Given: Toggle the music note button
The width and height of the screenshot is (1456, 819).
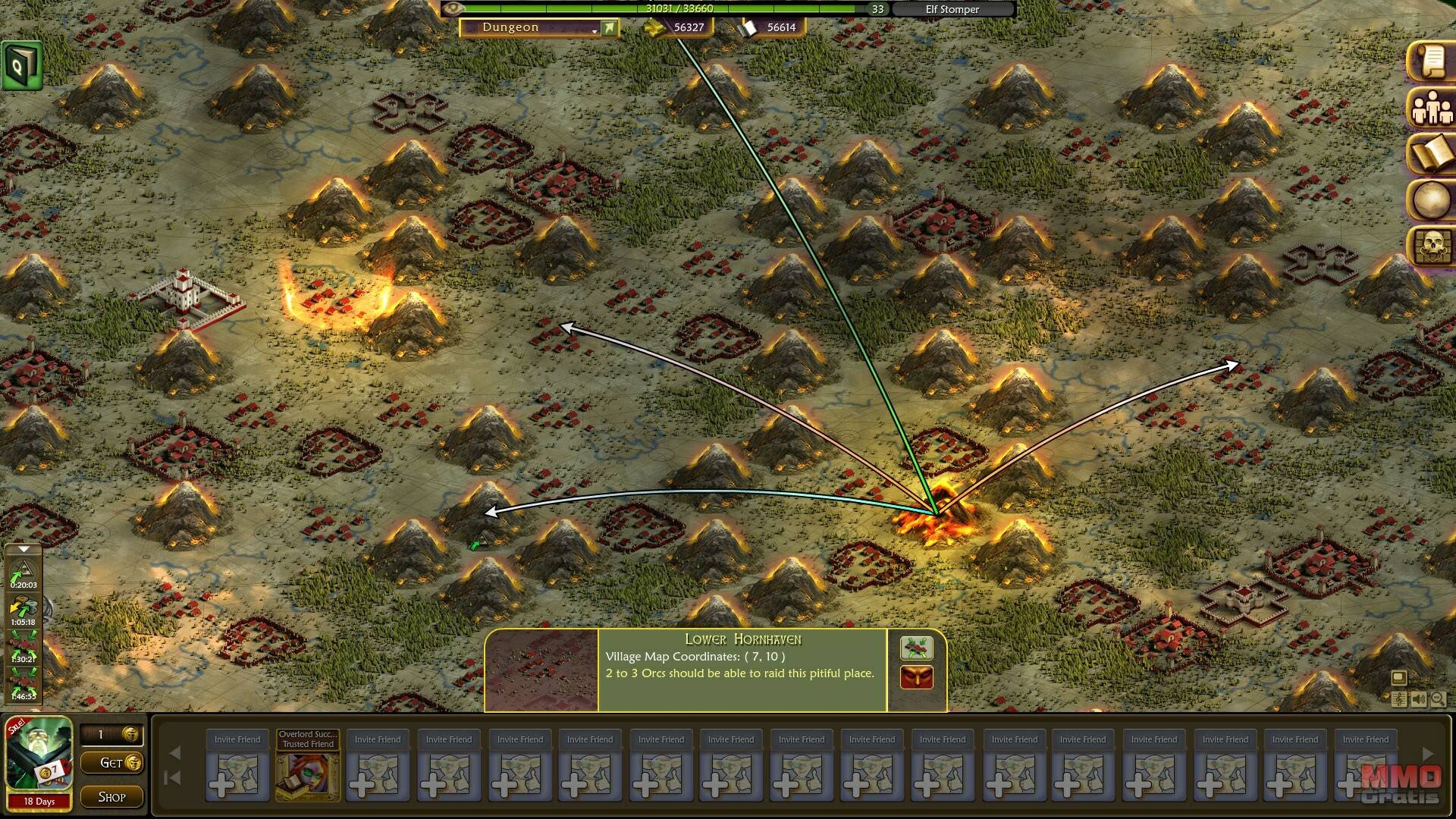Looking at the screenshot, I should click(1400, 699).
